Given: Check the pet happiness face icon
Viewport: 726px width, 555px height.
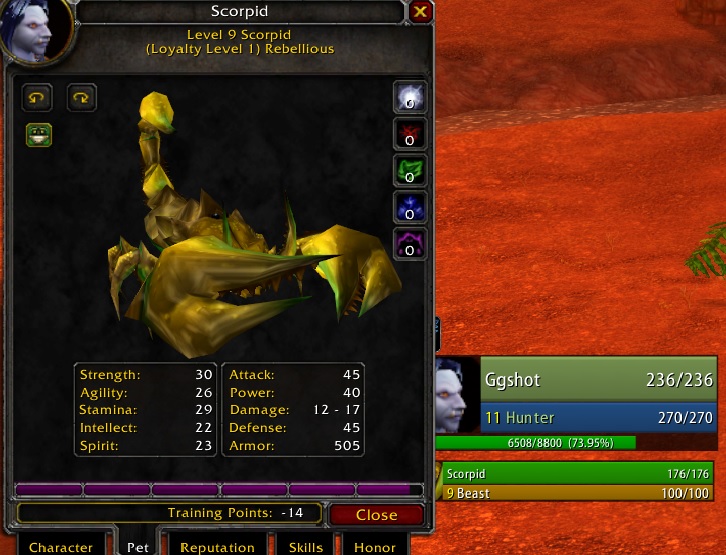Looking at the screenshot, I should tap(39, 135).
